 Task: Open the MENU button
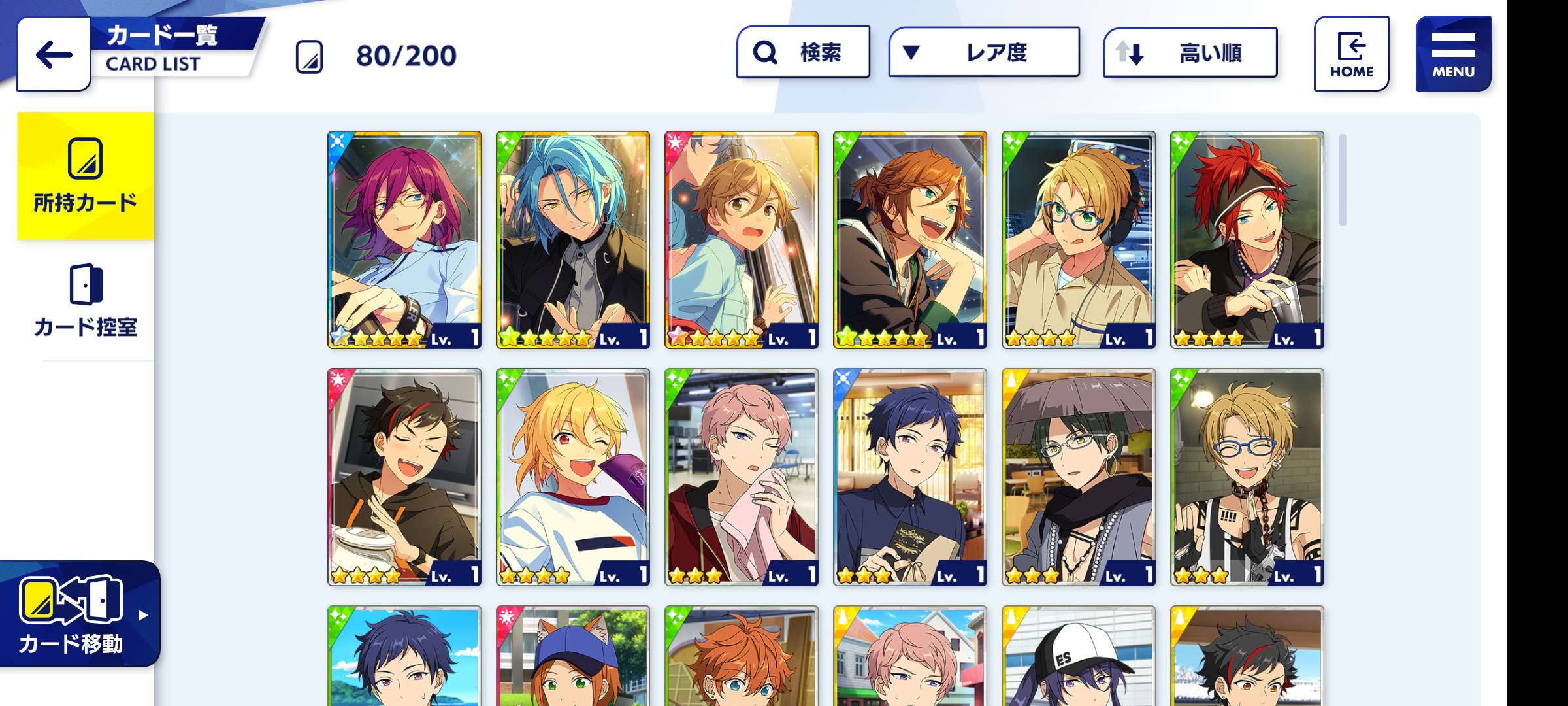[x=1453, y=54]
